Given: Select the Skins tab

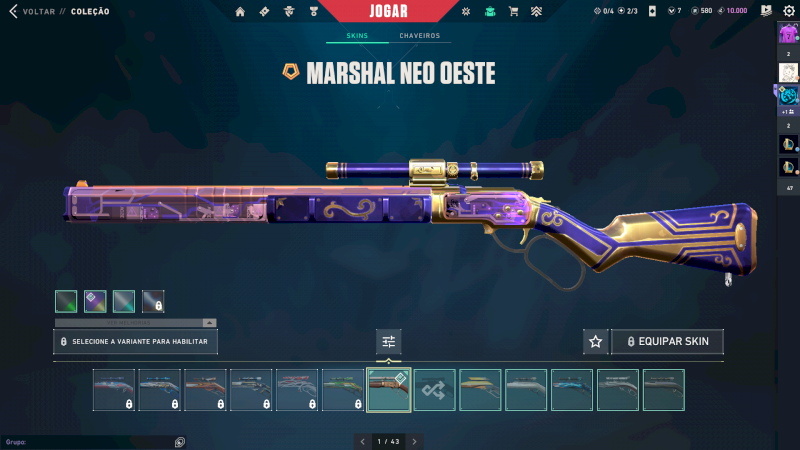Looking at the screenshot, I should pyautogui.click(x=357, y=36).
